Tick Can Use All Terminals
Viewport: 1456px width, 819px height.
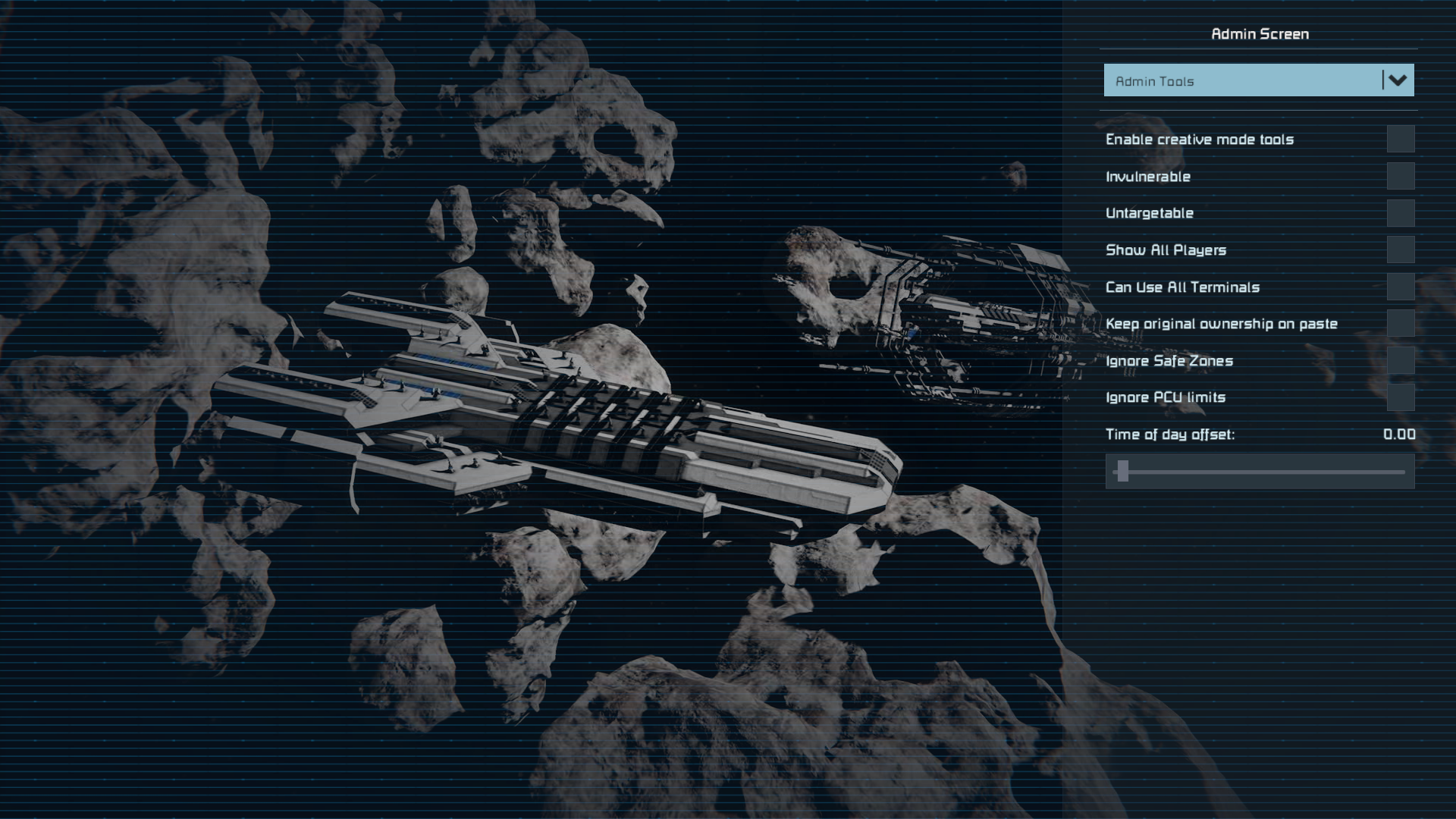pyautogui.click(x=1400, y=287)
